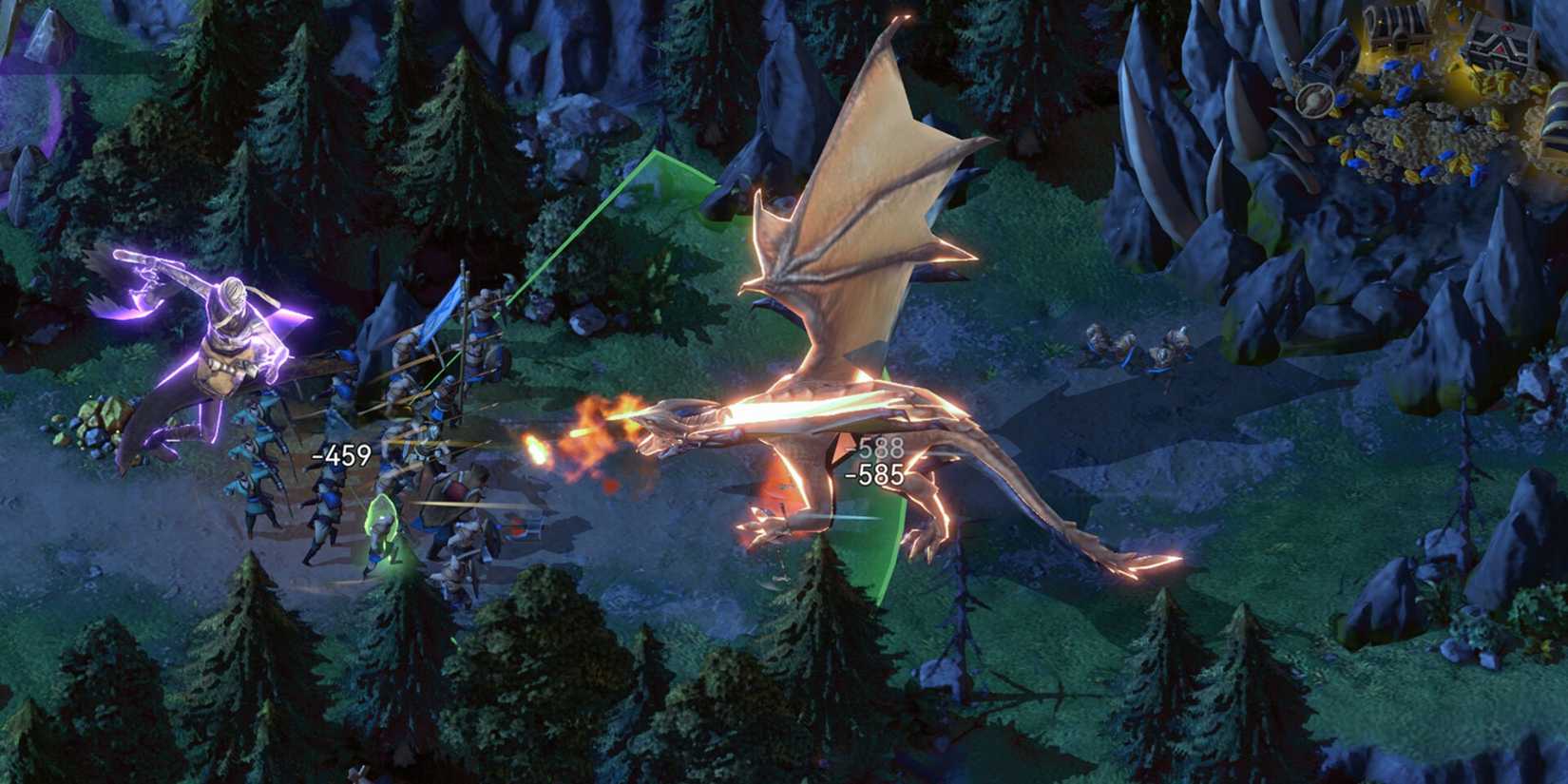Image resolution: width=1568 pixels, height=784 pixels.
Task: Pick up the round shield artifact near treasure
Action: point(1316,102)
